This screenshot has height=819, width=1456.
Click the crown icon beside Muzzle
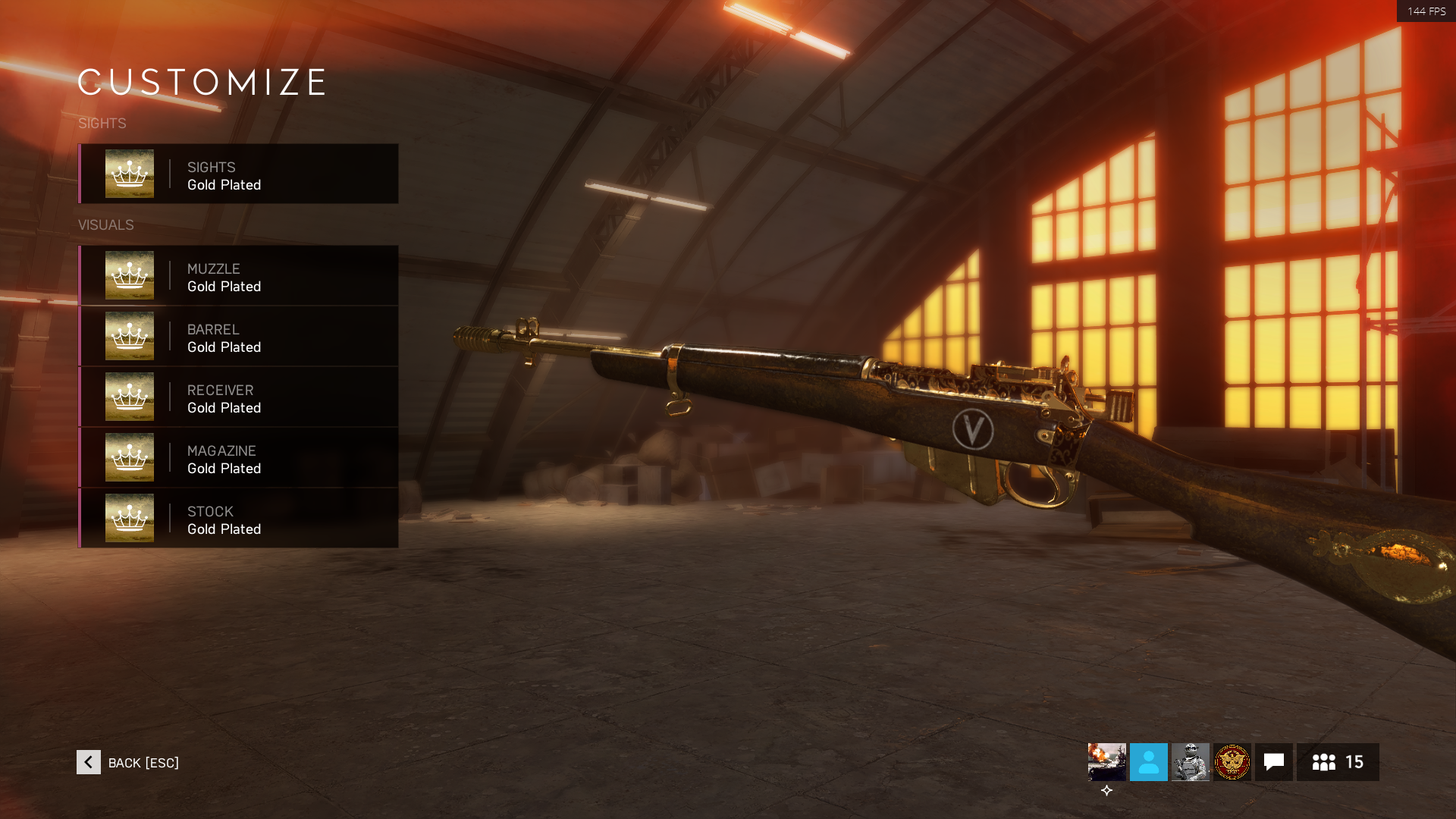pos(129,275)
